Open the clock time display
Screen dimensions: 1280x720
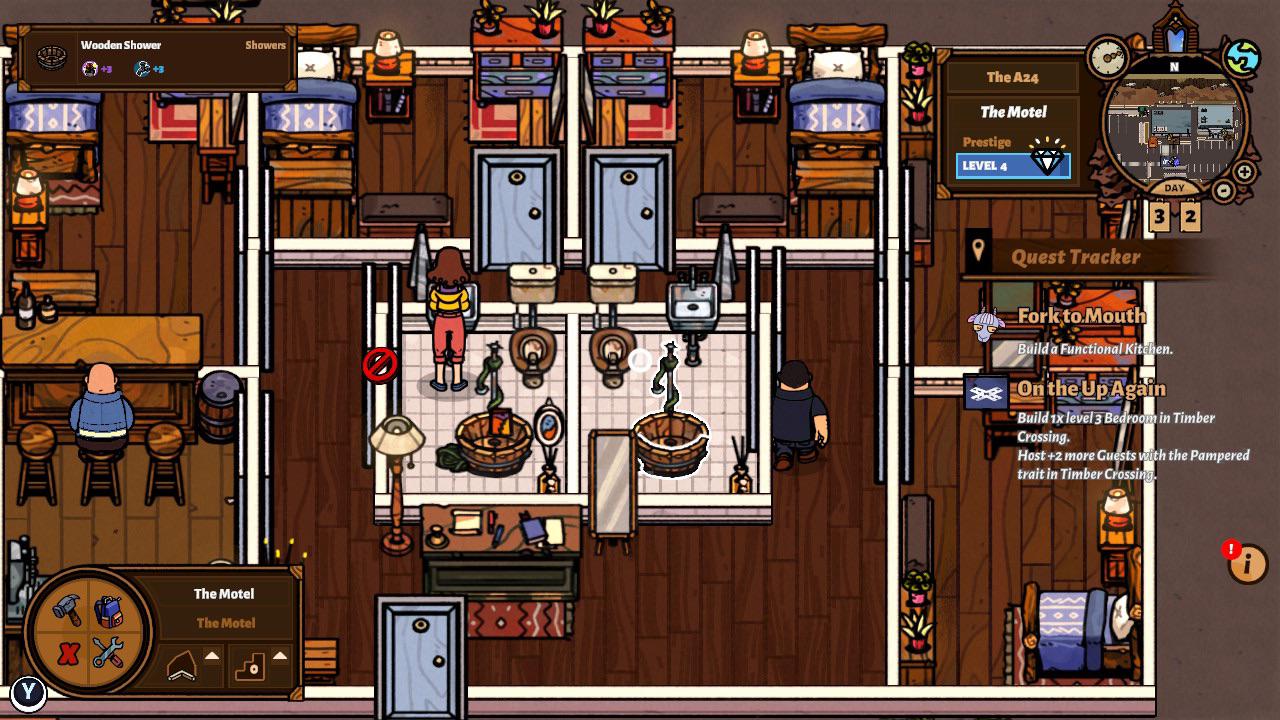click(1107, 57)
